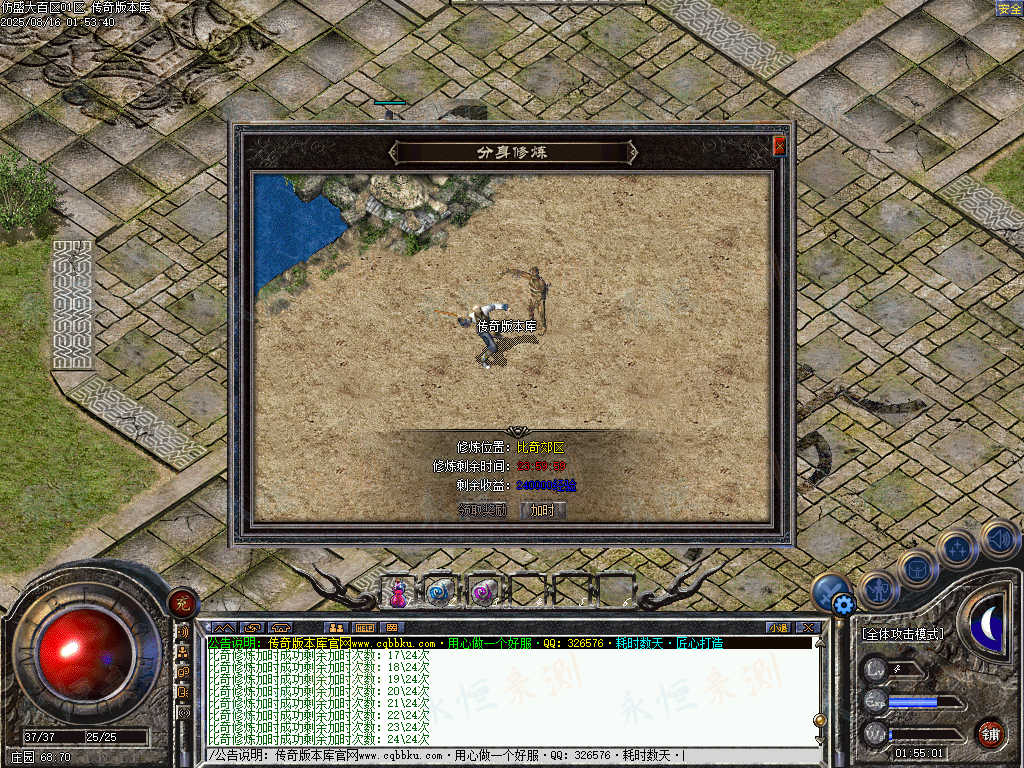Open the bag round button

coord(917,568)
